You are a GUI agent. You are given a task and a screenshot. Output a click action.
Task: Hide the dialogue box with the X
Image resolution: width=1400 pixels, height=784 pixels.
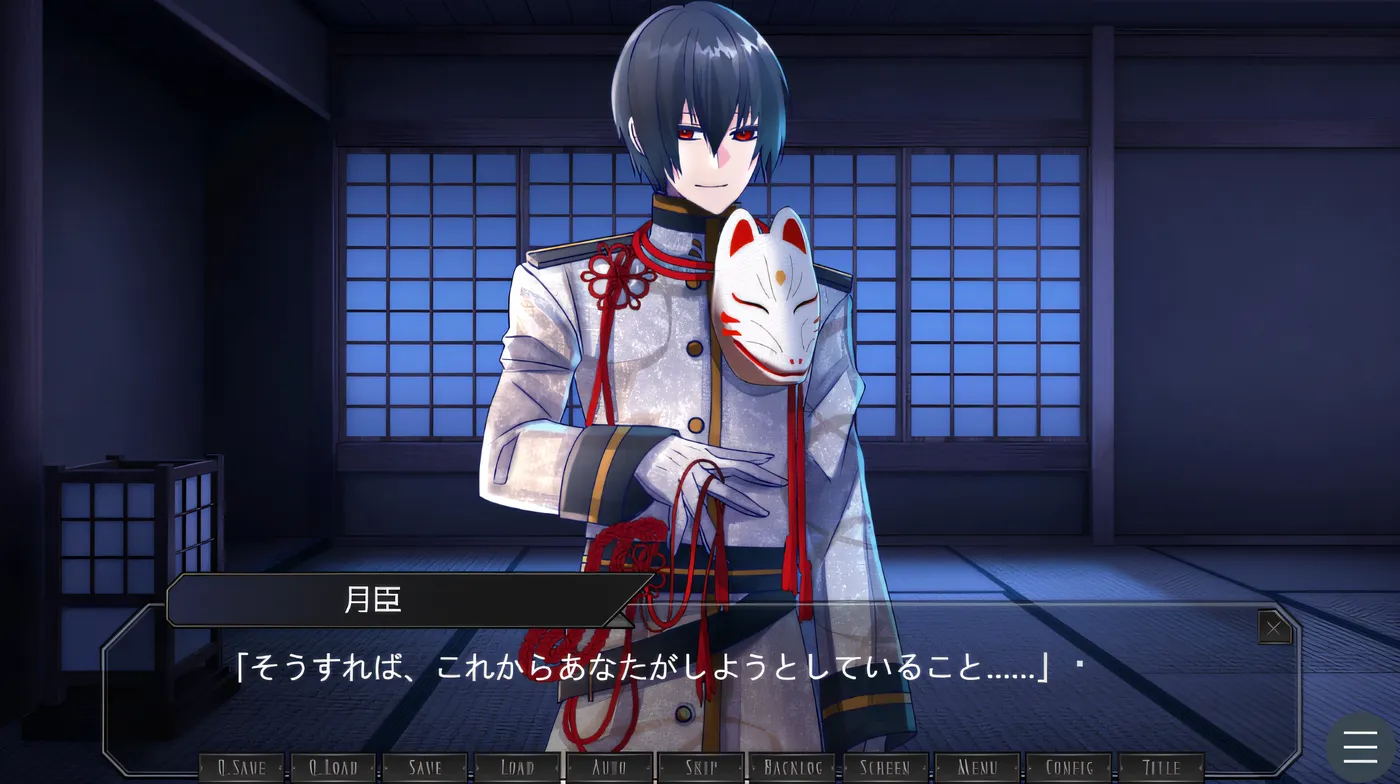tap(1274, 628)
